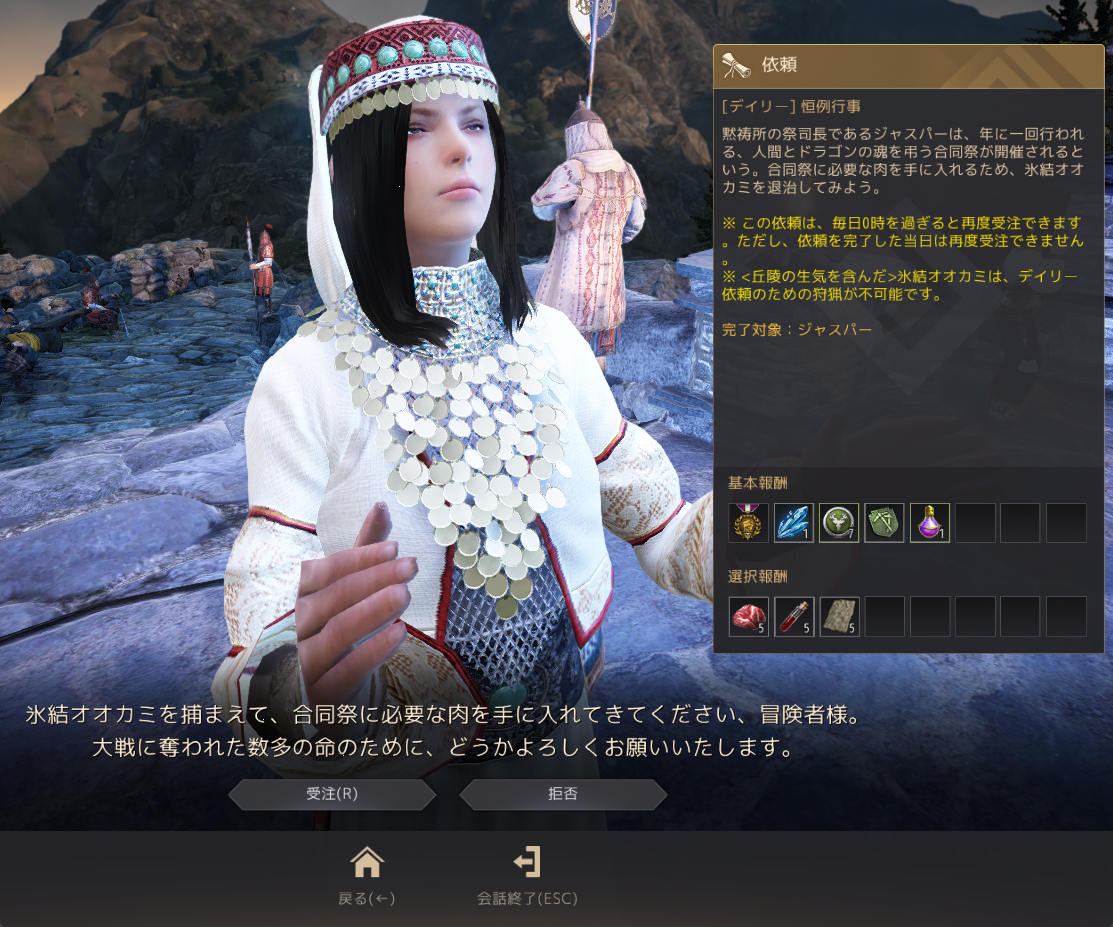This screenshot has width=1113, height=927.
Task: Inspect the gold medal reward icon
Action: [748, 523]
